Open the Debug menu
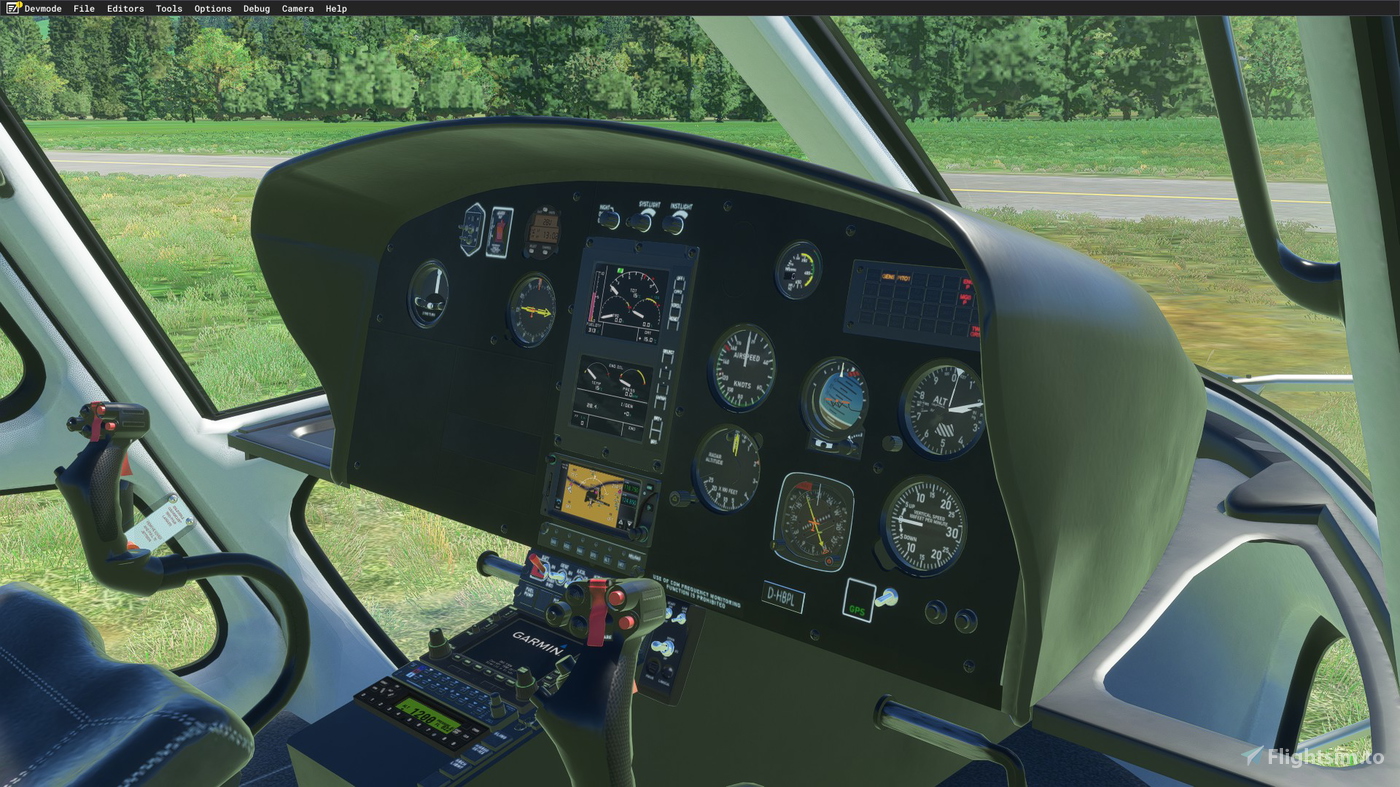Image resolution: width=1400 pixels, height=787 pixels. point(256,8)
